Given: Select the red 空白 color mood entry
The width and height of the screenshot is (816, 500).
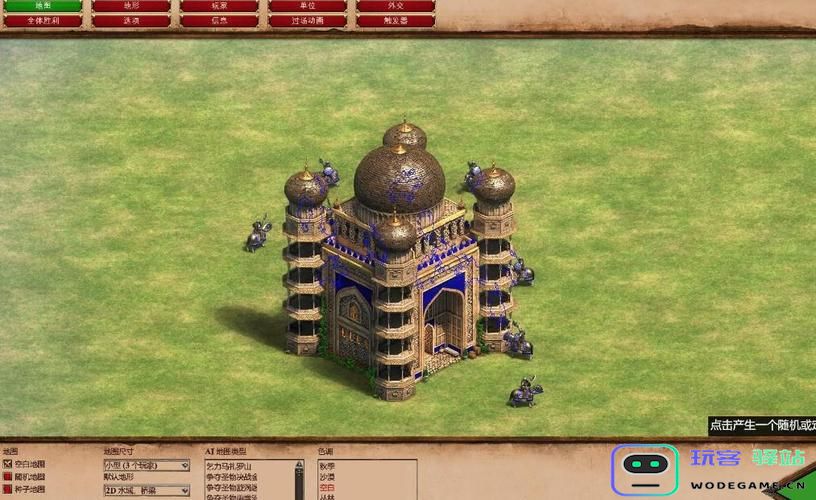Looking at the screenshot, I should tap(327, 488).
